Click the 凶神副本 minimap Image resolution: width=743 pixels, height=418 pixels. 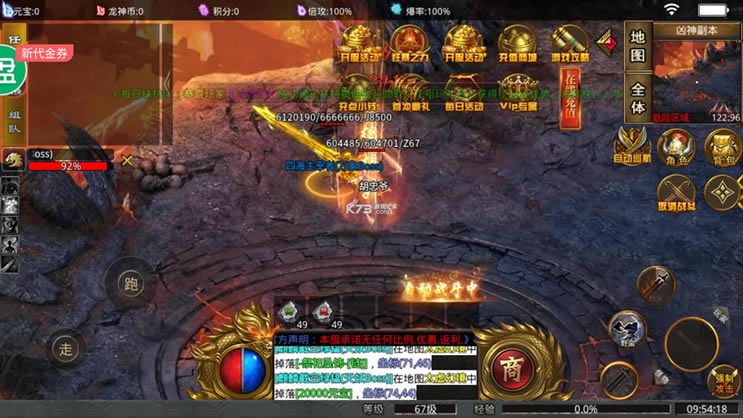pyautogui.click(x=697, y=73)
